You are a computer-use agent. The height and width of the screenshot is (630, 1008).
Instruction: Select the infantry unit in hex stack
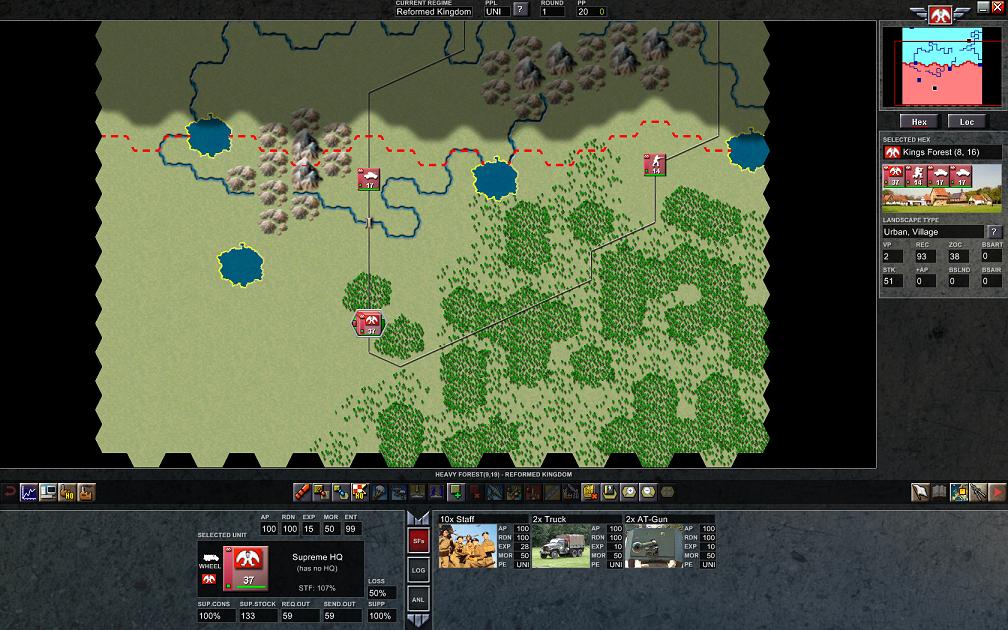pyautogui.click(x=916, y=177)
